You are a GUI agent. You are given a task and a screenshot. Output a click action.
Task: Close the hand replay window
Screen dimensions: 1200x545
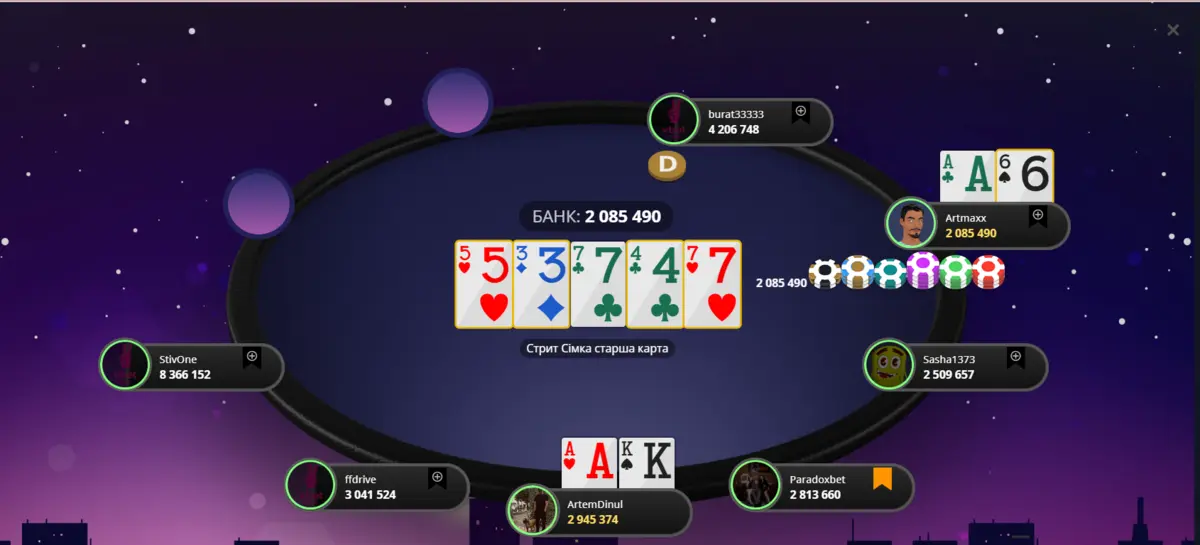[1173, 30]
